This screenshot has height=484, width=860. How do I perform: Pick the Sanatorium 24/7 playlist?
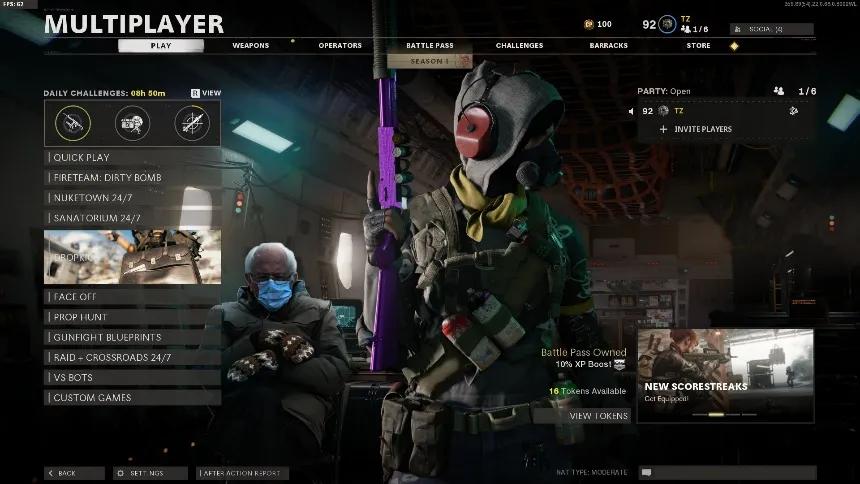click(x=132, y=217)
